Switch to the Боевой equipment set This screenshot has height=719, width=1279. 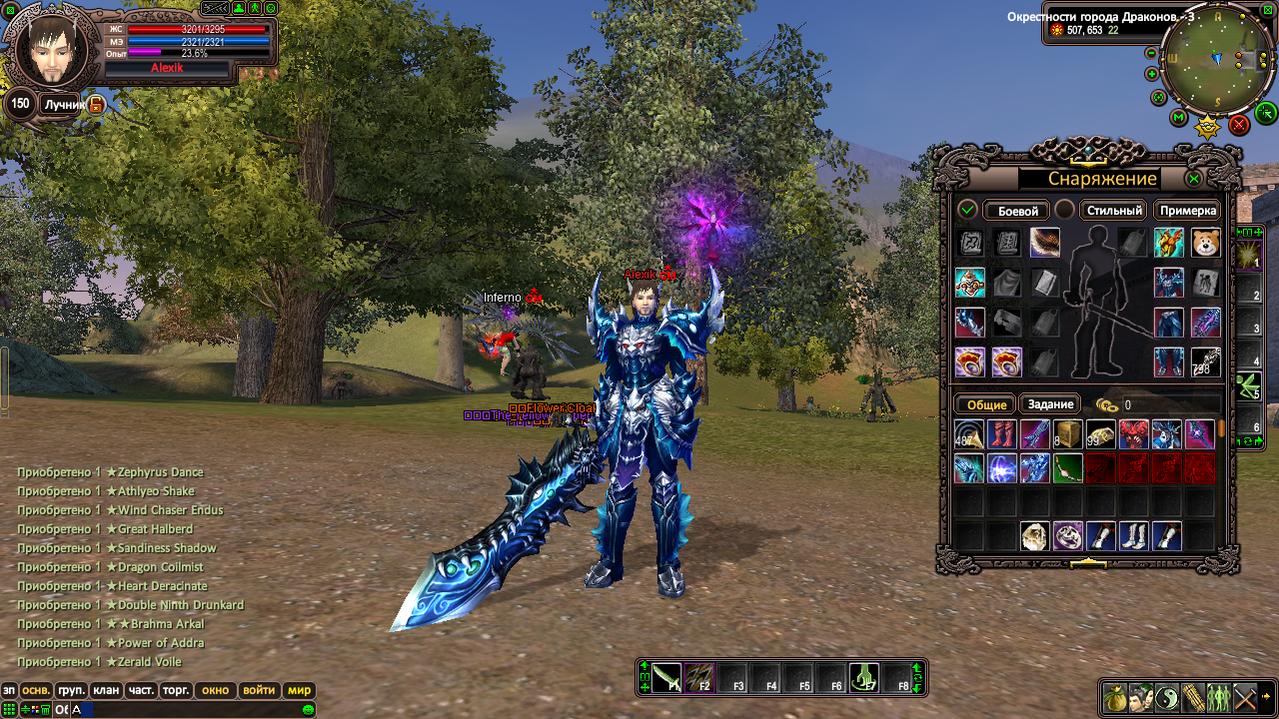(x=1018, y=211)
